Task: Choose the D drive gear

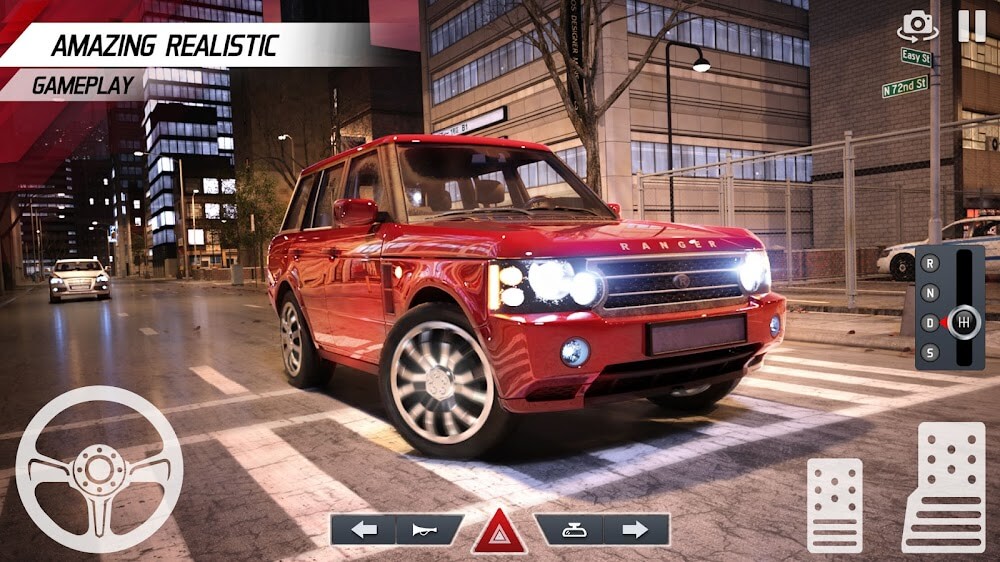Action: [x=930, y=322]
